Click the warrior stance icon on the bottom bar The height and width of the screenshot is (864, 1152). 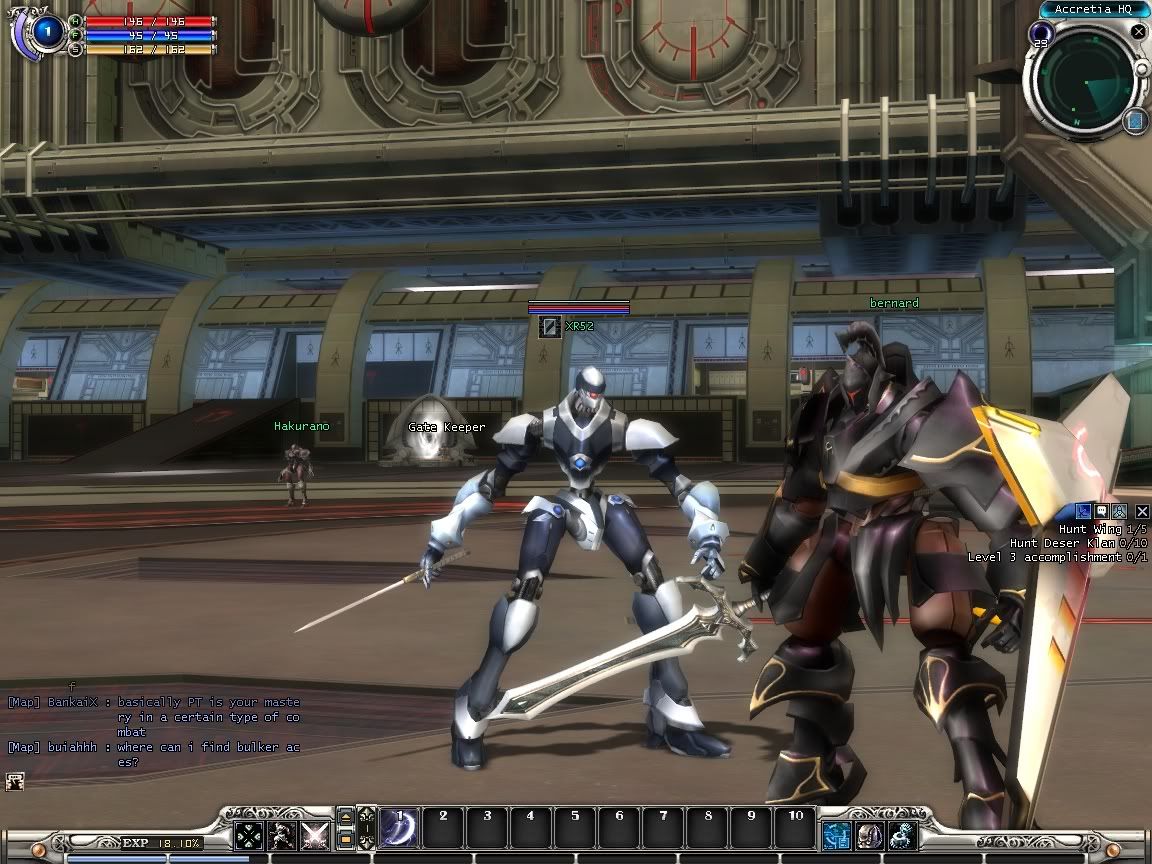pos(282,835)
